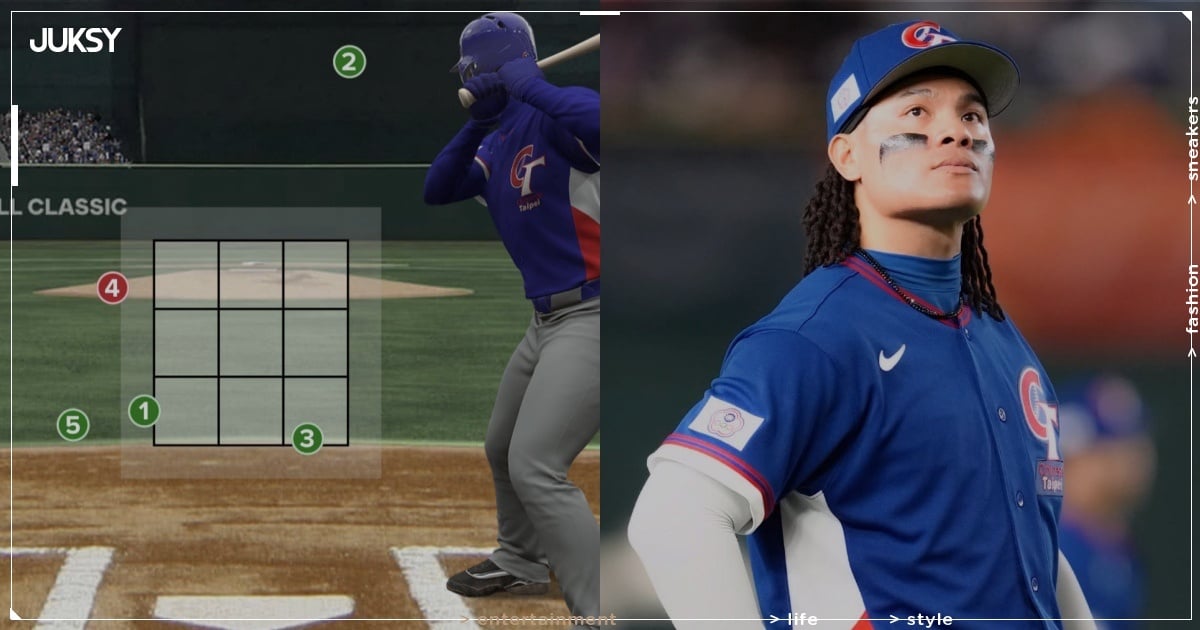Select the red pitch marker number 4

point(112,289)
